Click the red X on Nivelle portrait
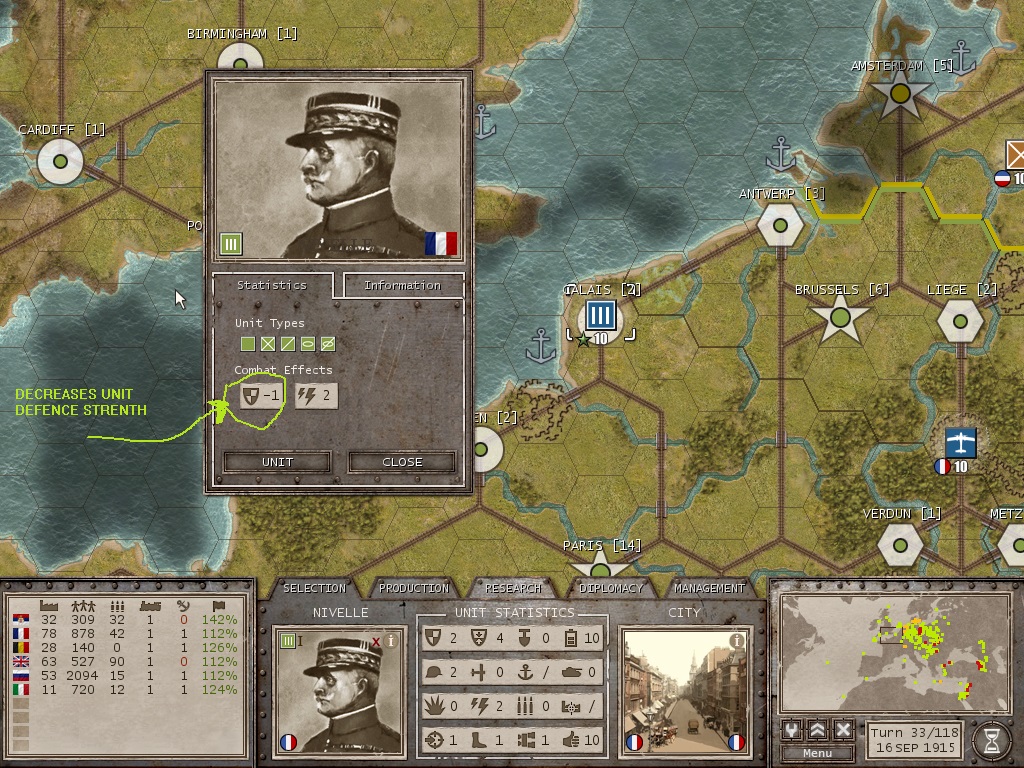This screenshot has width=1024, height=768. pyautogui.click(x=376, y=642)
